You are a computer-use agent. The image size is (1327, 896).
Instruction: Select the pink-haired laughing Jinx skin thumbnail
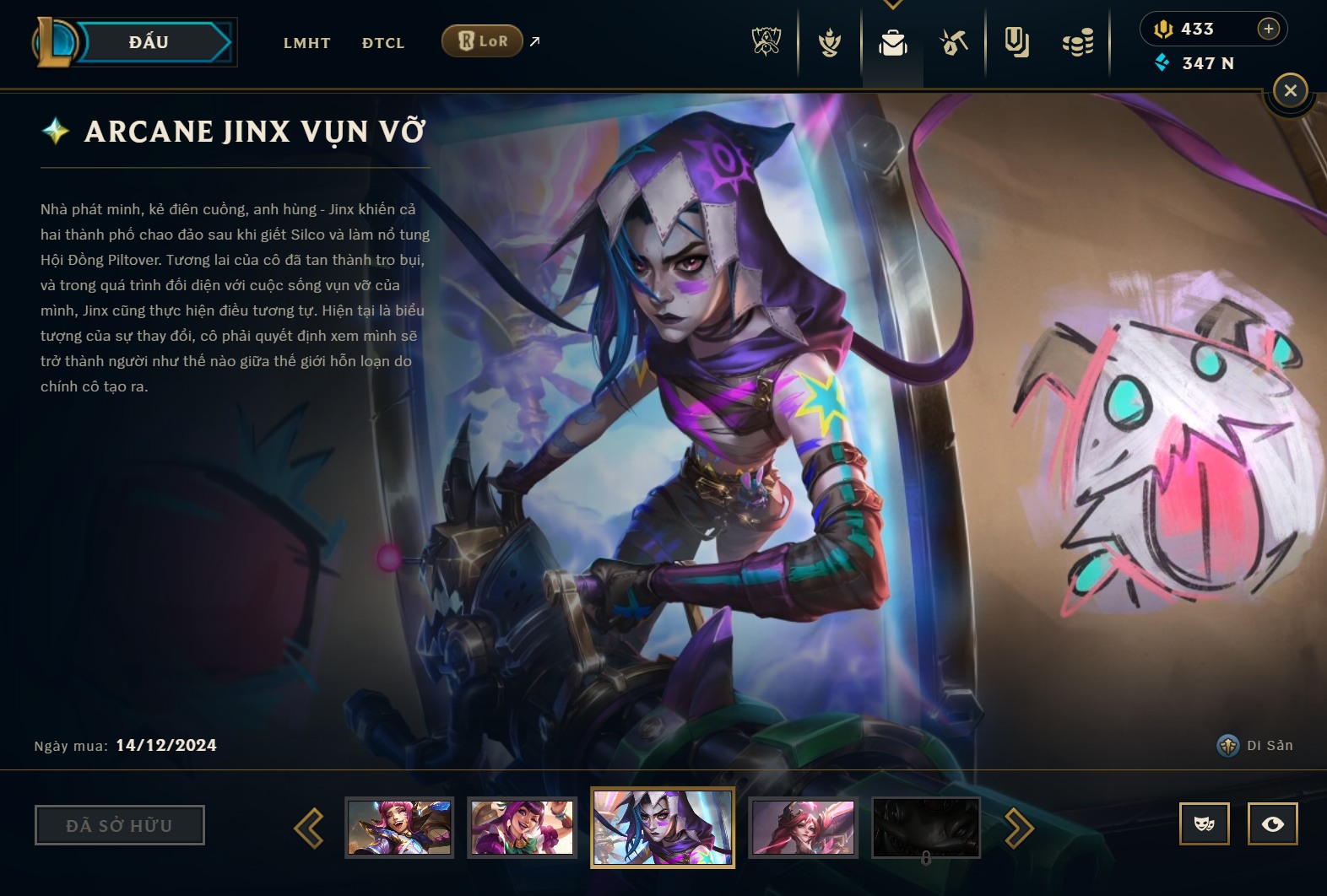coord(399,828)
